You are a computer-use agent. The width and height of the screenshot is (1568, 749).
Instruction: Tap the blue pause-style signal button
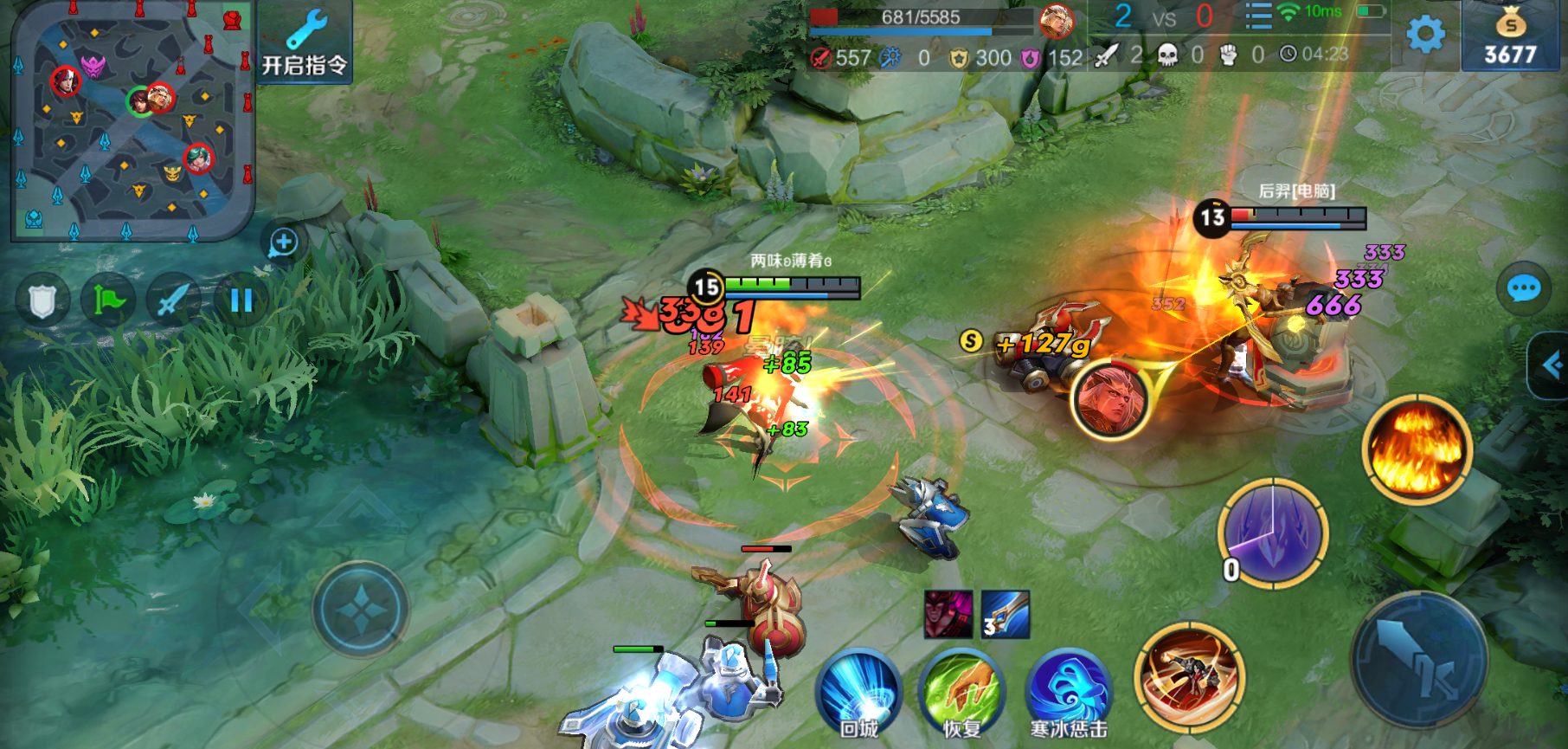point(241,301)
